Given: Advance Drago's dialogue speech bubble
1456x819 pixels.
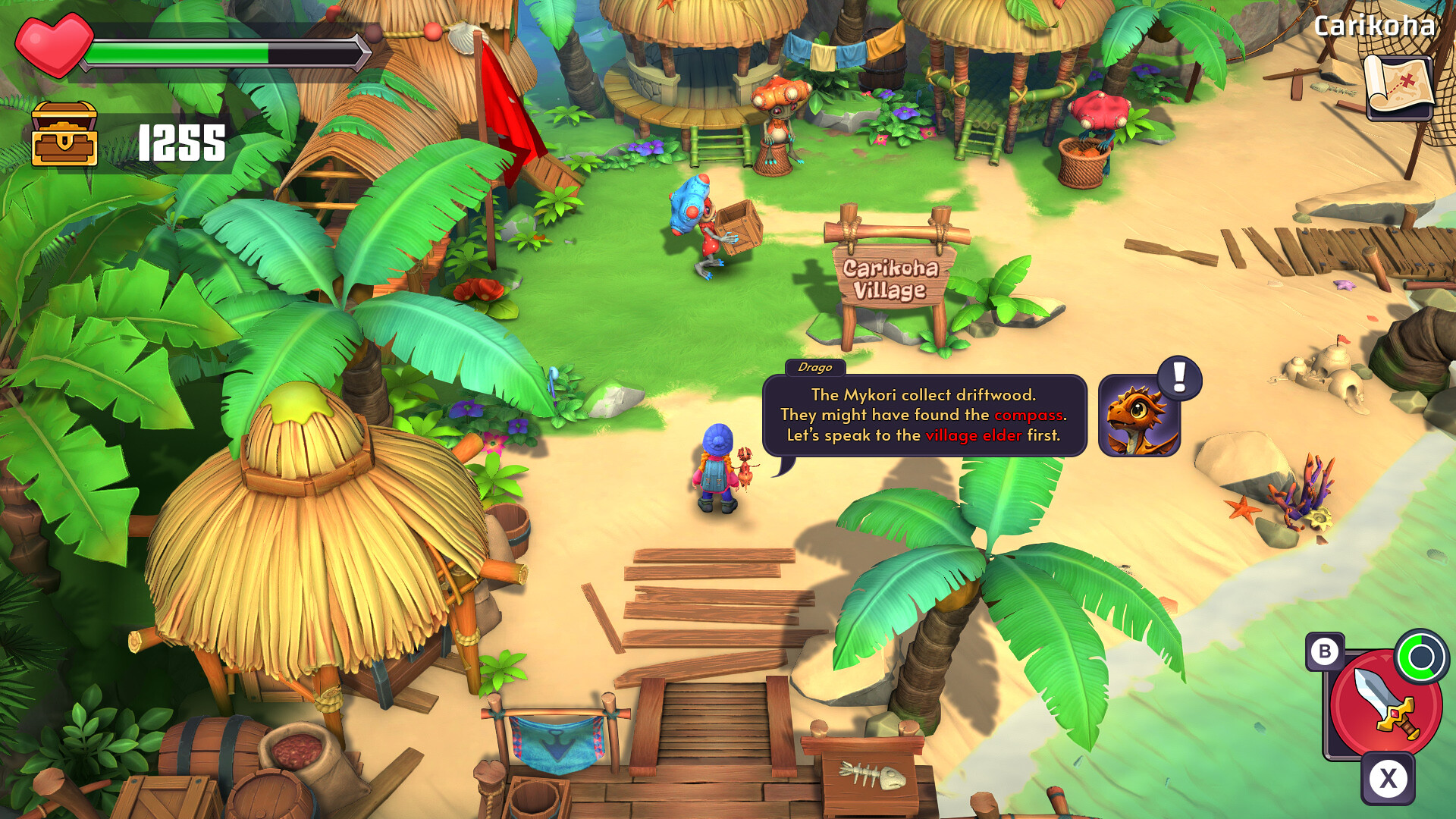Looking at the screenshot, I should (x=924, y=415).
